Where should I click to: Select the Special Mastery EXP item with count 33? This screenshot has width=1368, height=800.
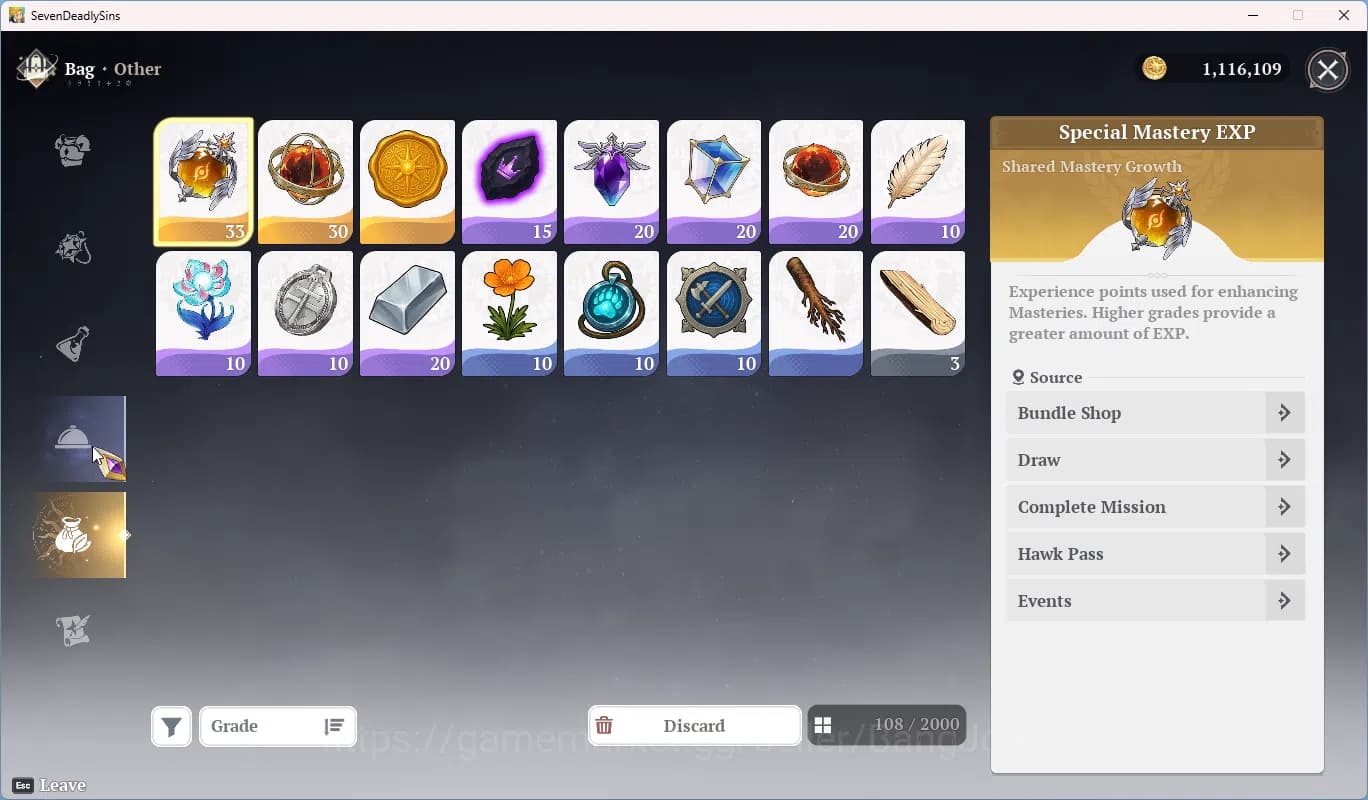pyautogui.click(x=203, y=181)
